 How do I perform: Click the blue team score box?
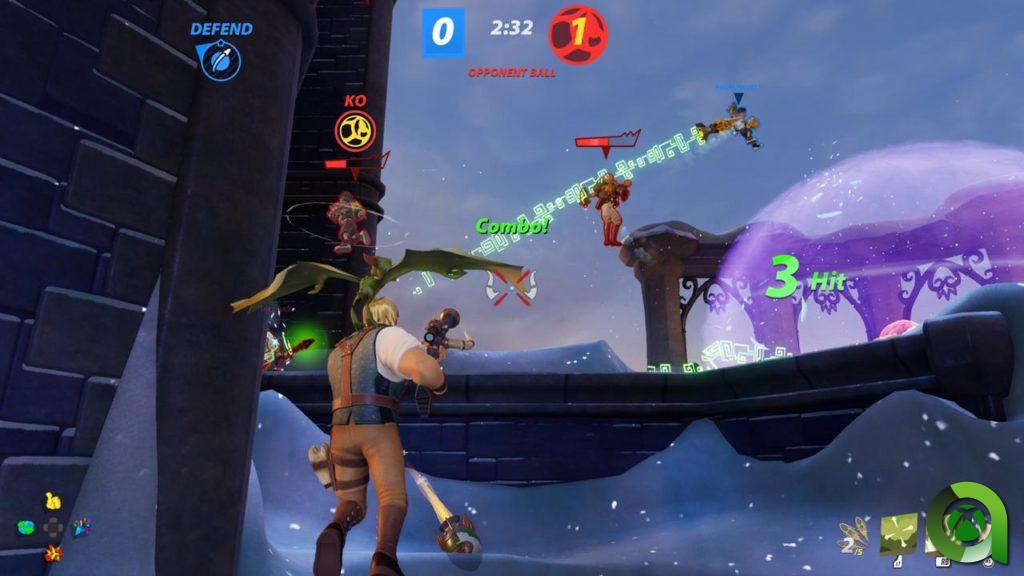[443, 33]
